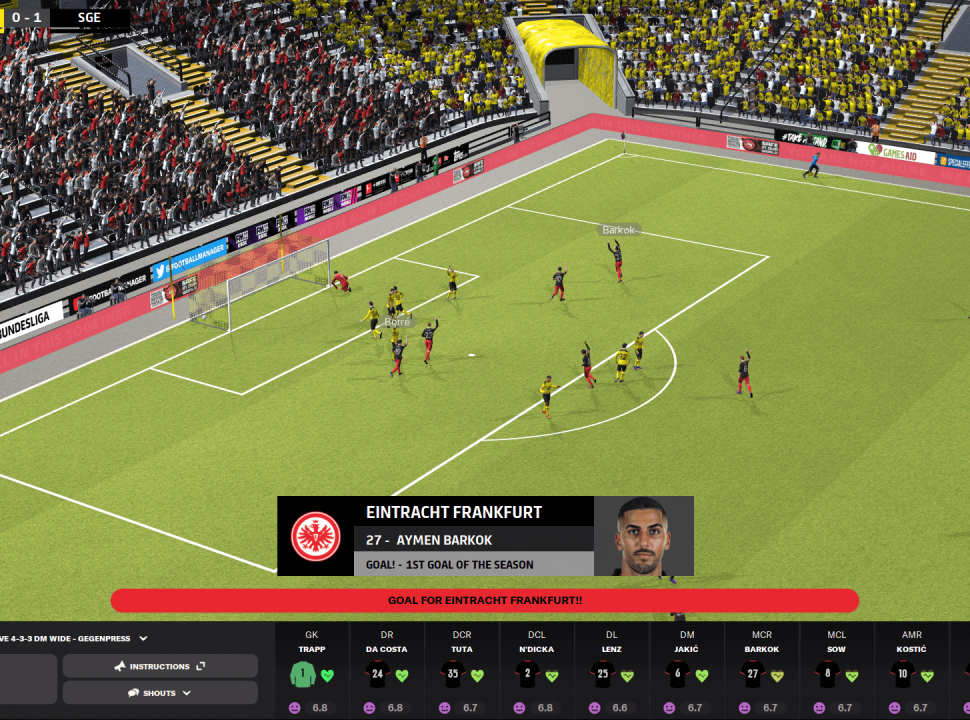Expand the 4-3-3 DM Wide Gegenpress tactic dropdown
The width and height of the screenshot is (970, 720).
pyautogui.click(x=143, y=638)
